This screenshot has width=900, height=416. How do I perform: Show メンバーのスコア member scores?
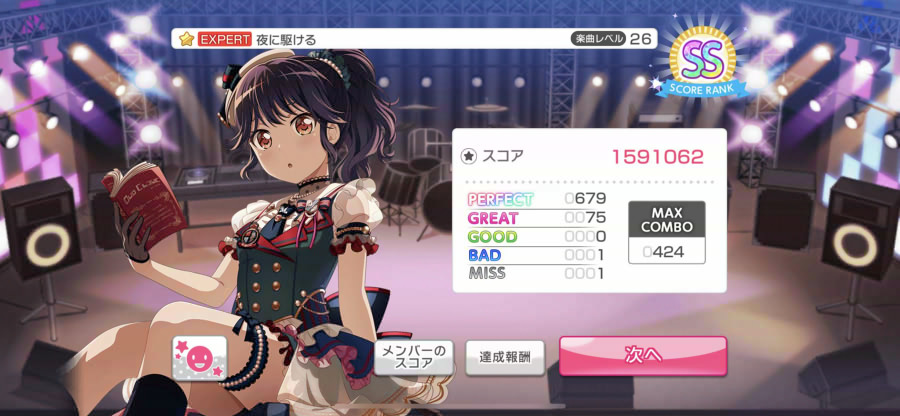[414, 356]
